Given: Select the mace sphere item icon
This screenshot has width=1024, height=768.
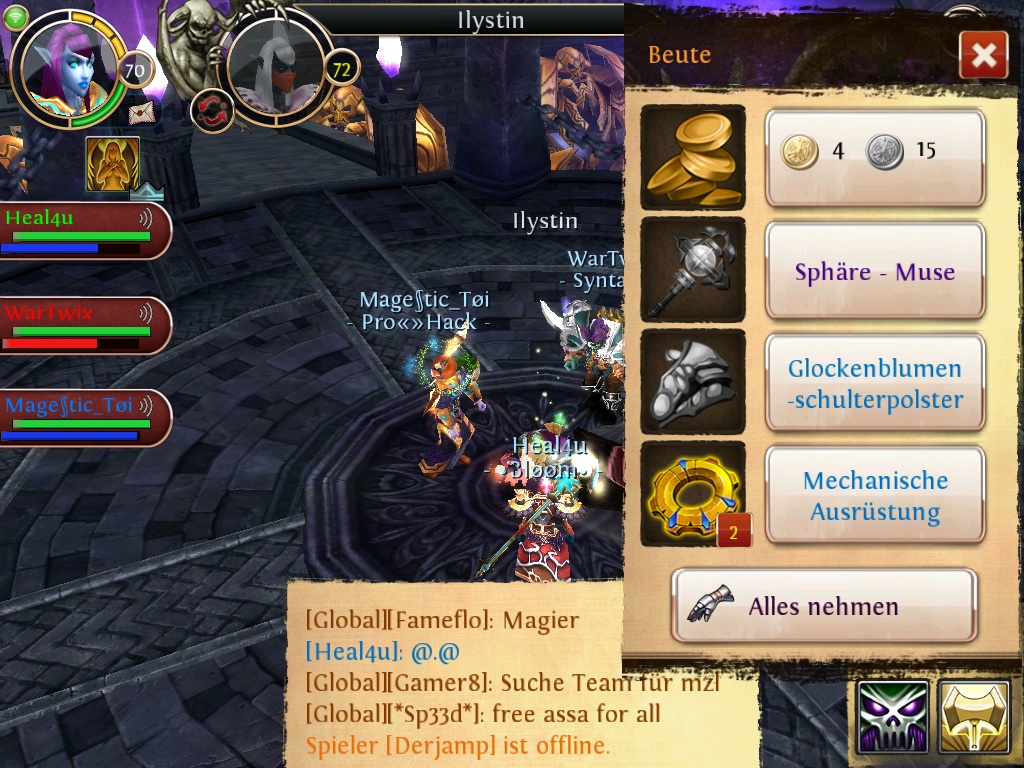Looking at the screenshot, I should [x=692, y=270].
